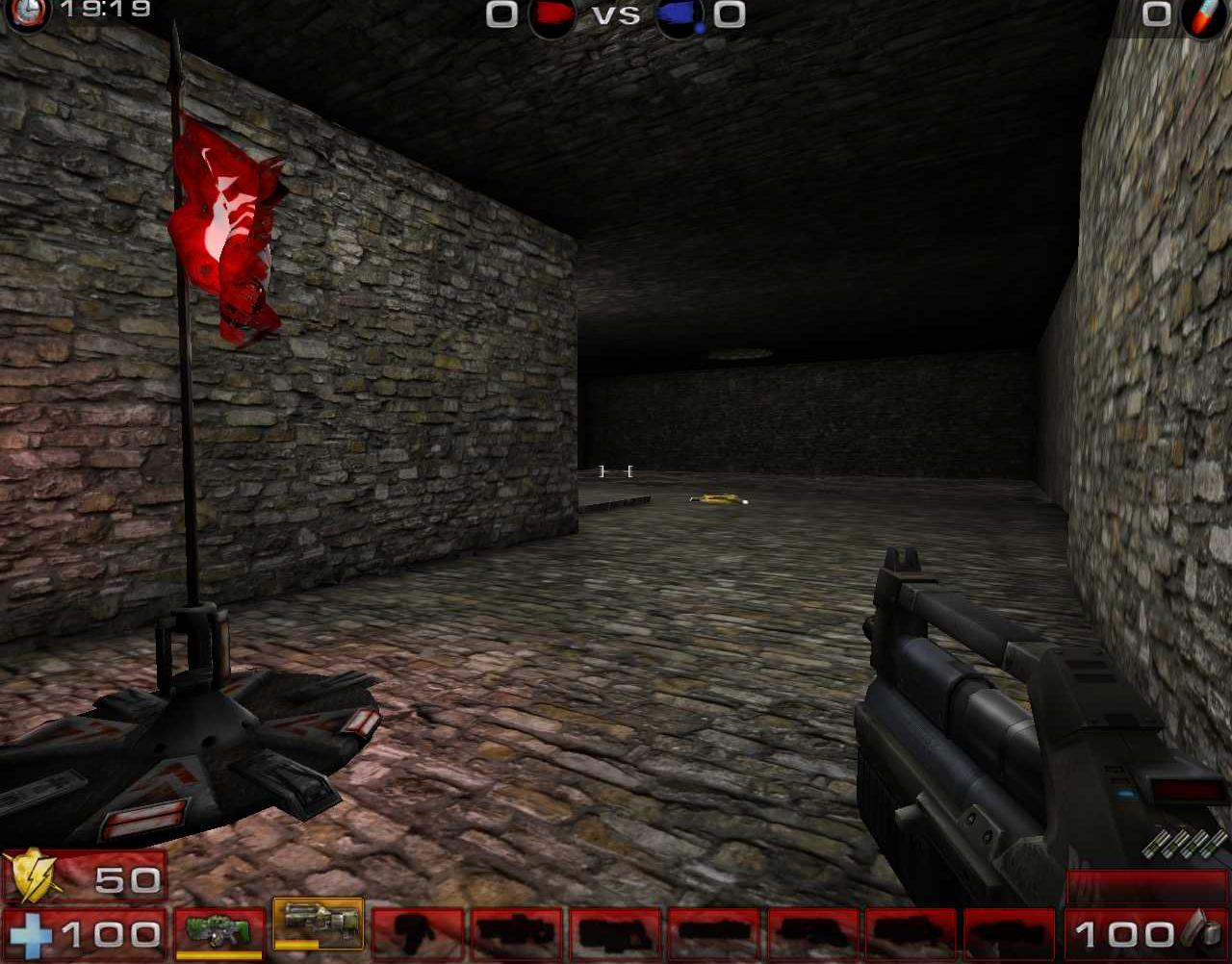Image resolution: width=1232 pixels, height=964 pixels.
Task: Click the ammo clip icon in the top right corner
Action: tap(1205, 17)
